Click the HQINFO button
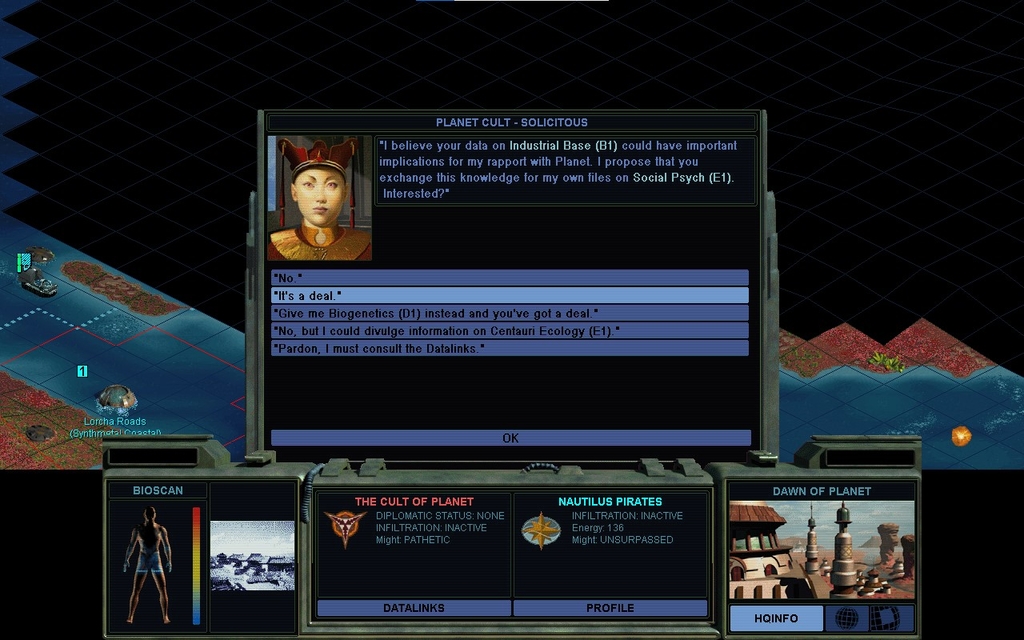Image resolution: width=1024 pixels, height=640 pixels. [776, 619]
